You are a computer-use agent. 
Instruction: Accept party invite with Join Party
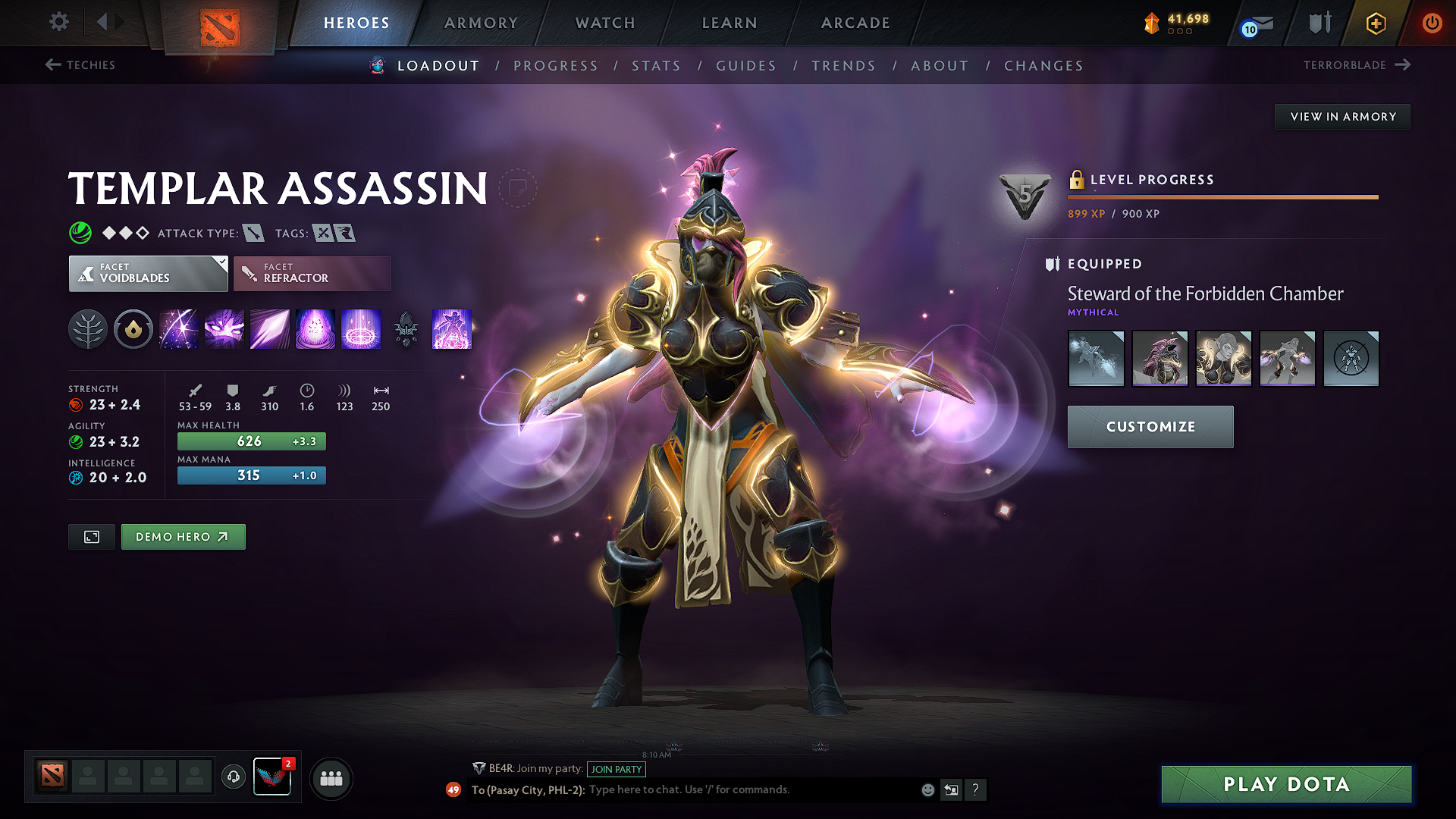[x=617, y=769]
